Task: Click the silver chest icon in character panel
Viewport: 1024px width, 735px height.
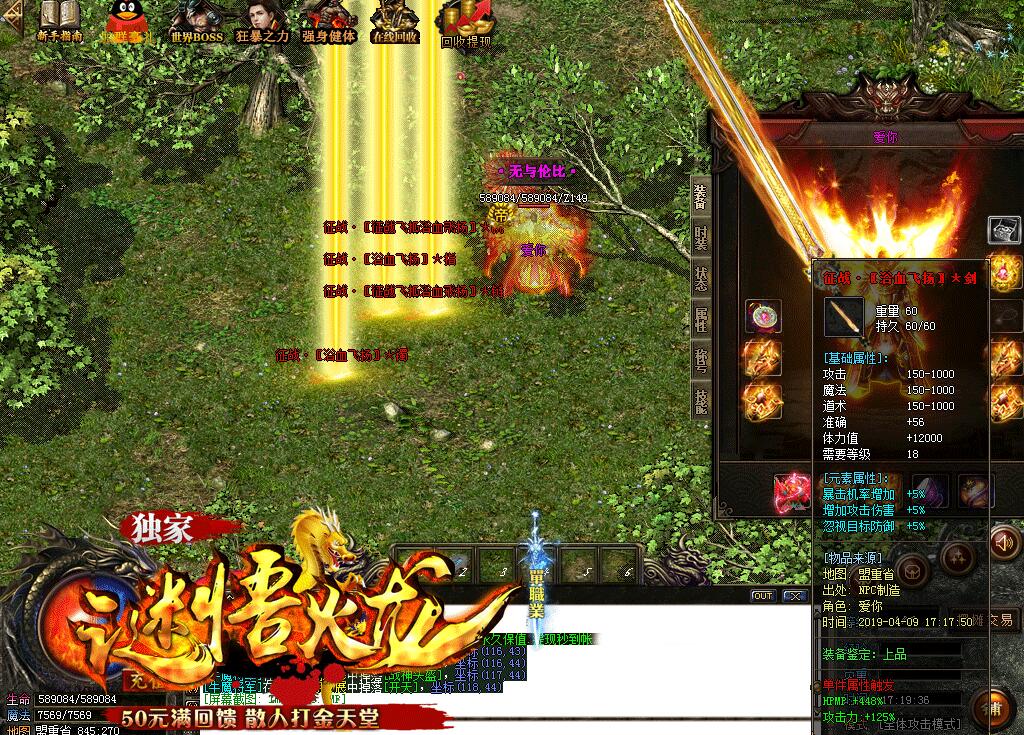Action: (x=1003, y=229)
